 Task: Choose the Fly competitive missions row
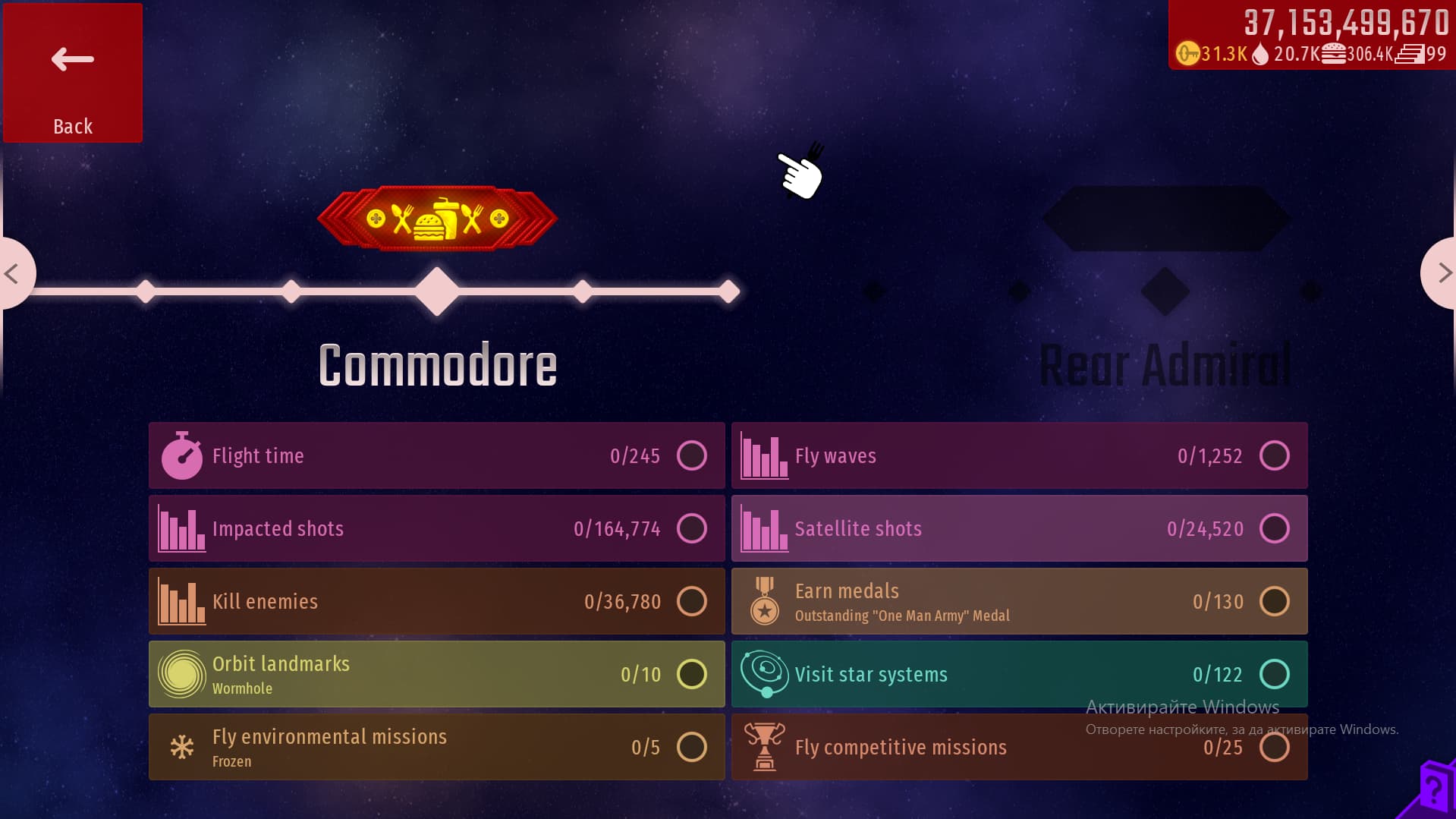click(1019, 747)
